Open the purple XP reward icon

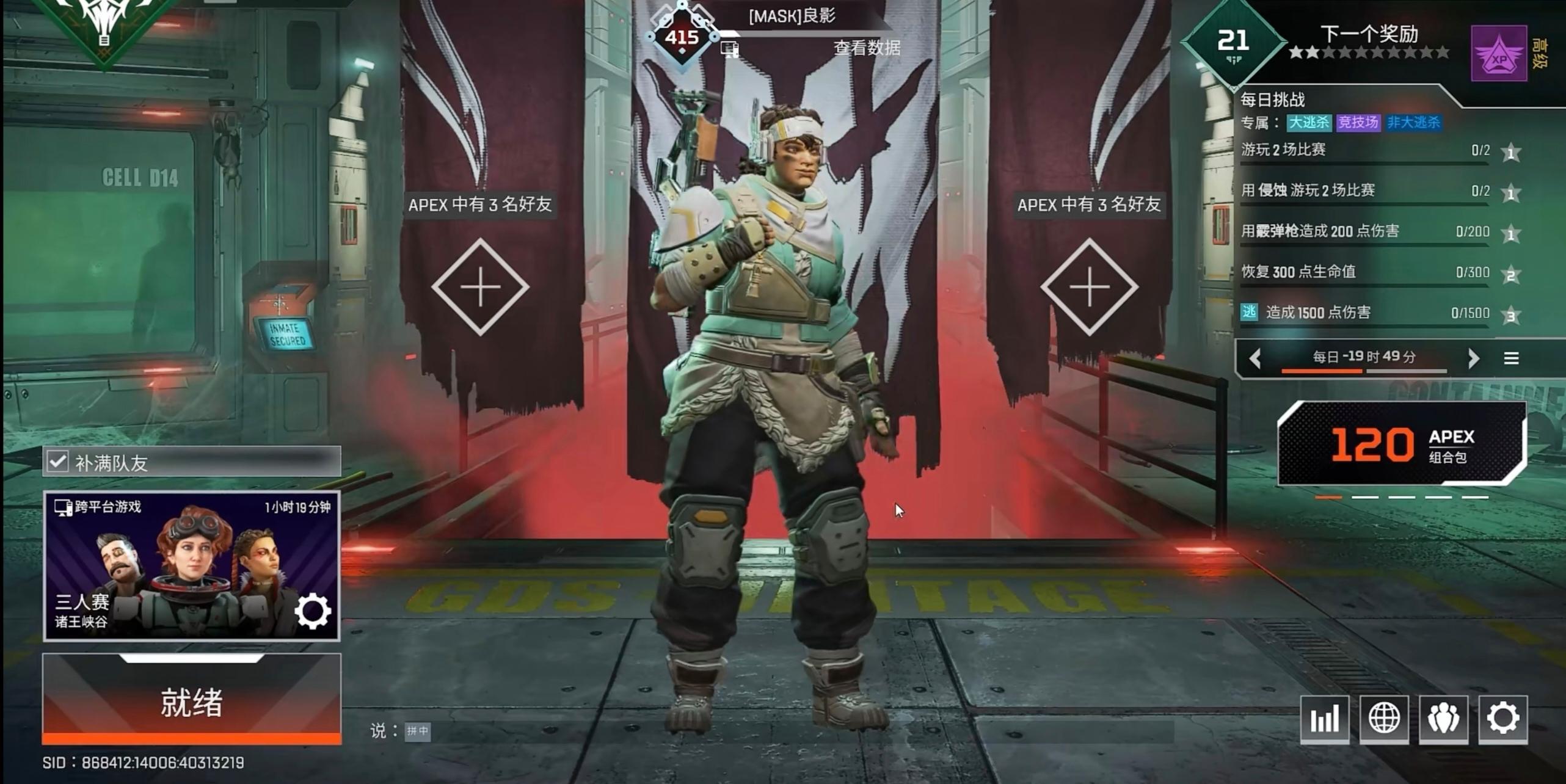coord(1499,53)
